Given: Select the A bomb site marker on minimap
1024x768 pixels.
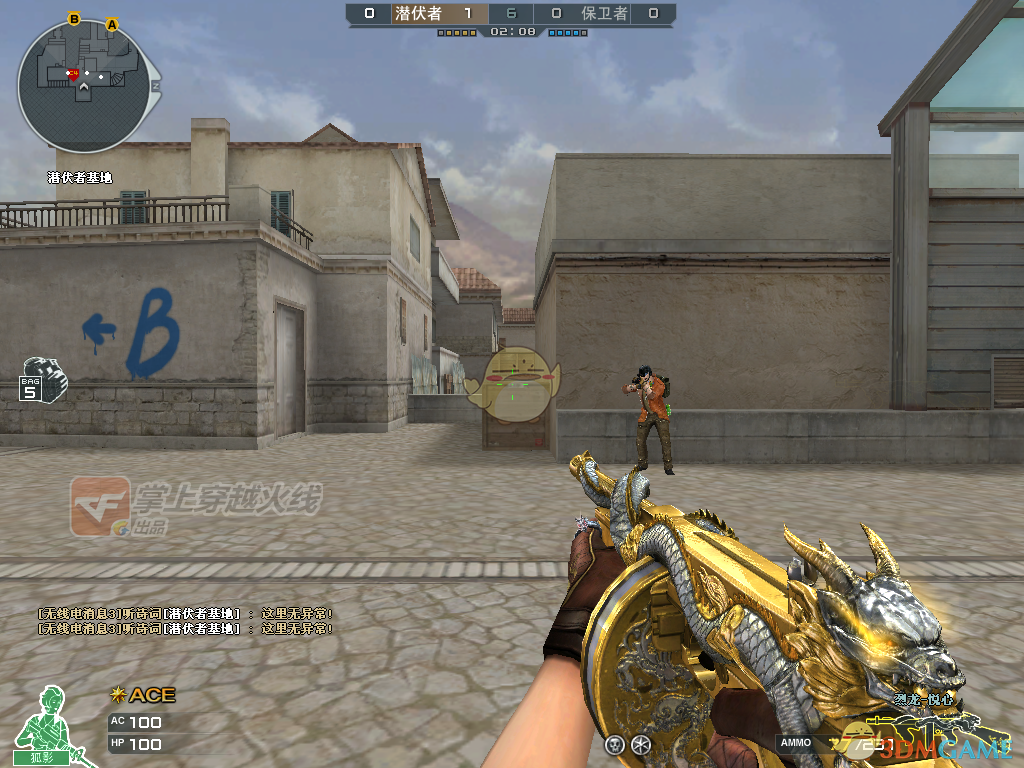Looking at the screenshot, I should [x=112, y=23].
